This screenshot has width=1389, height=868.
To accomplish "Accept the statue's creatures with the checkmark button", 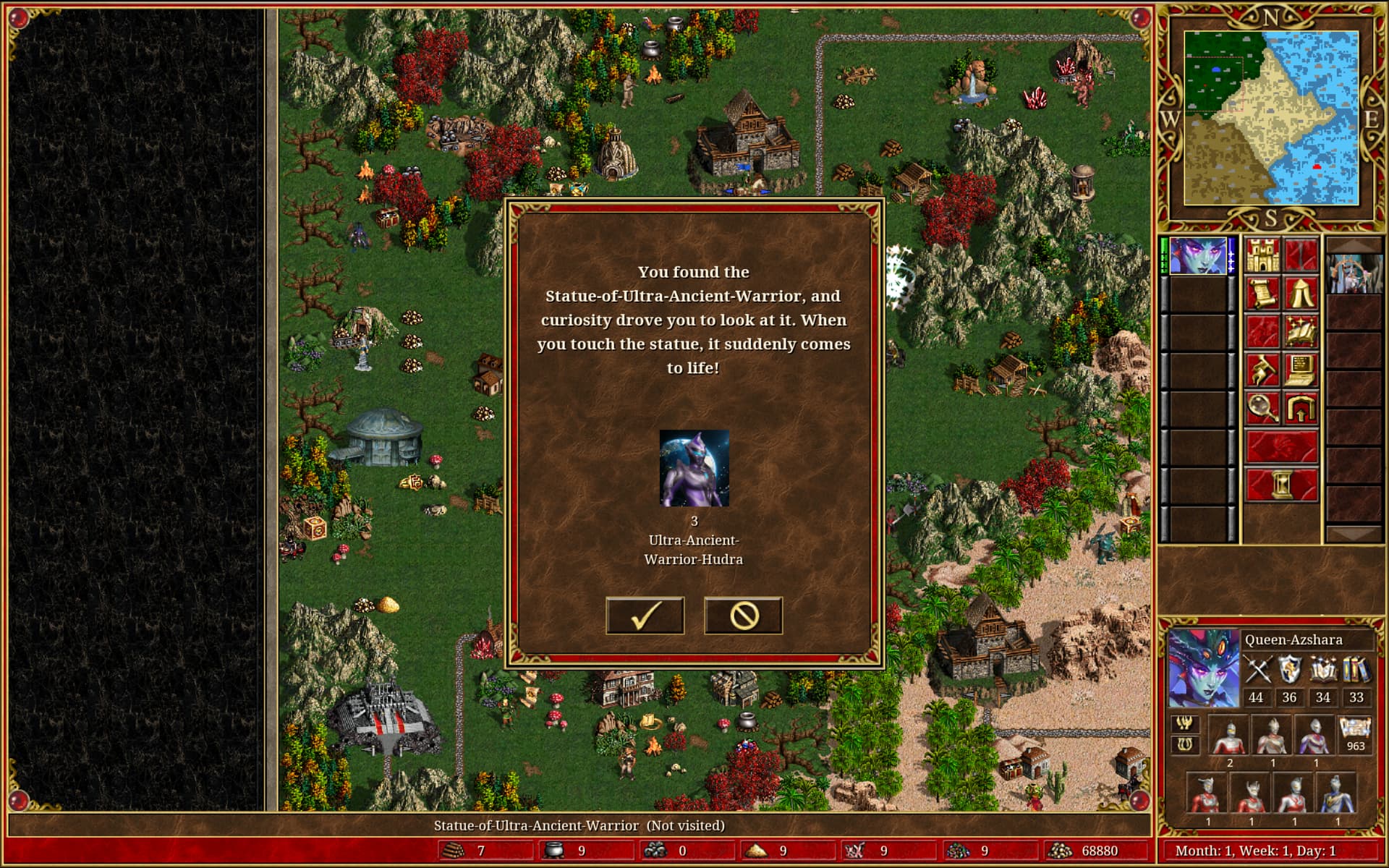I will 645,616.
